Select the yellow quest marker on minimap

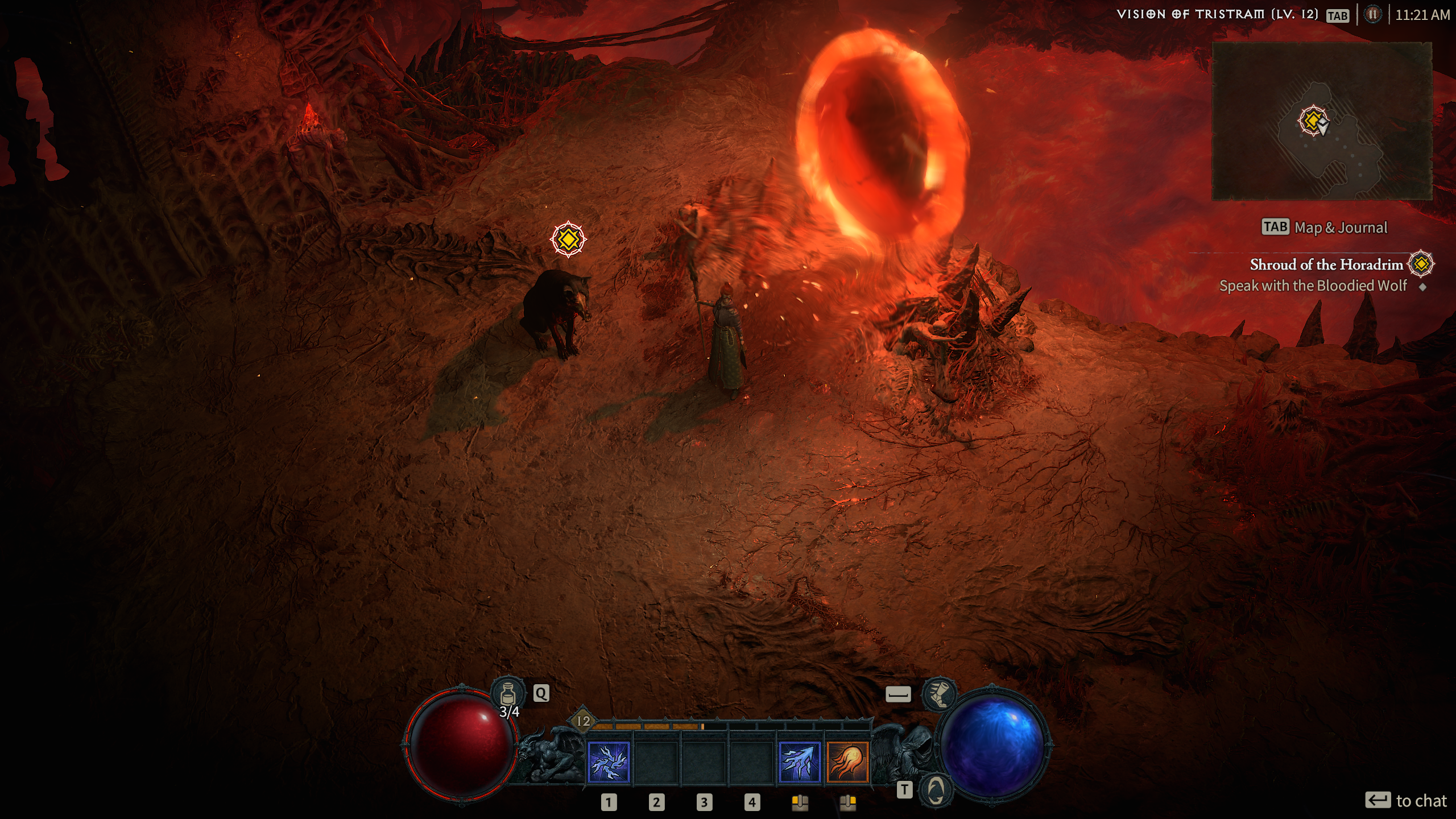1313,121
